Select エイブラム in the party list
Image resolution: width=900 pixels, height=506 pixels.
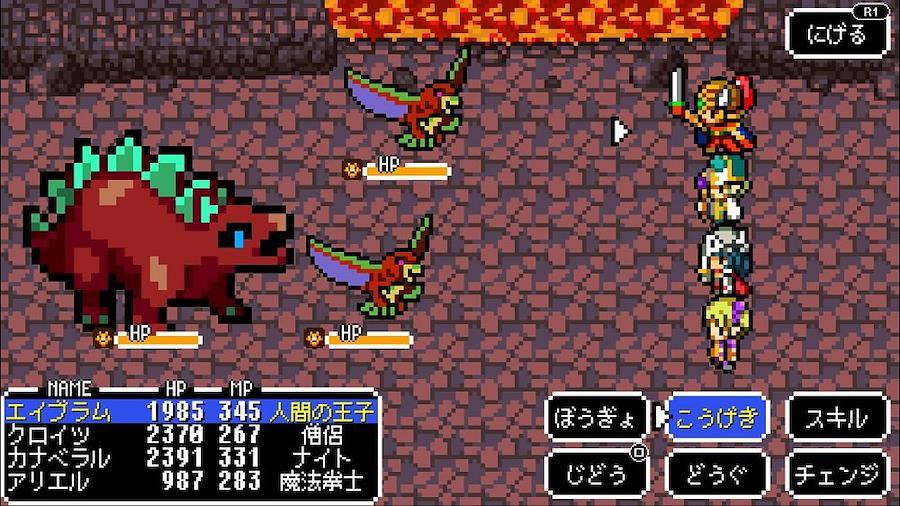click(x=190, y=411)
